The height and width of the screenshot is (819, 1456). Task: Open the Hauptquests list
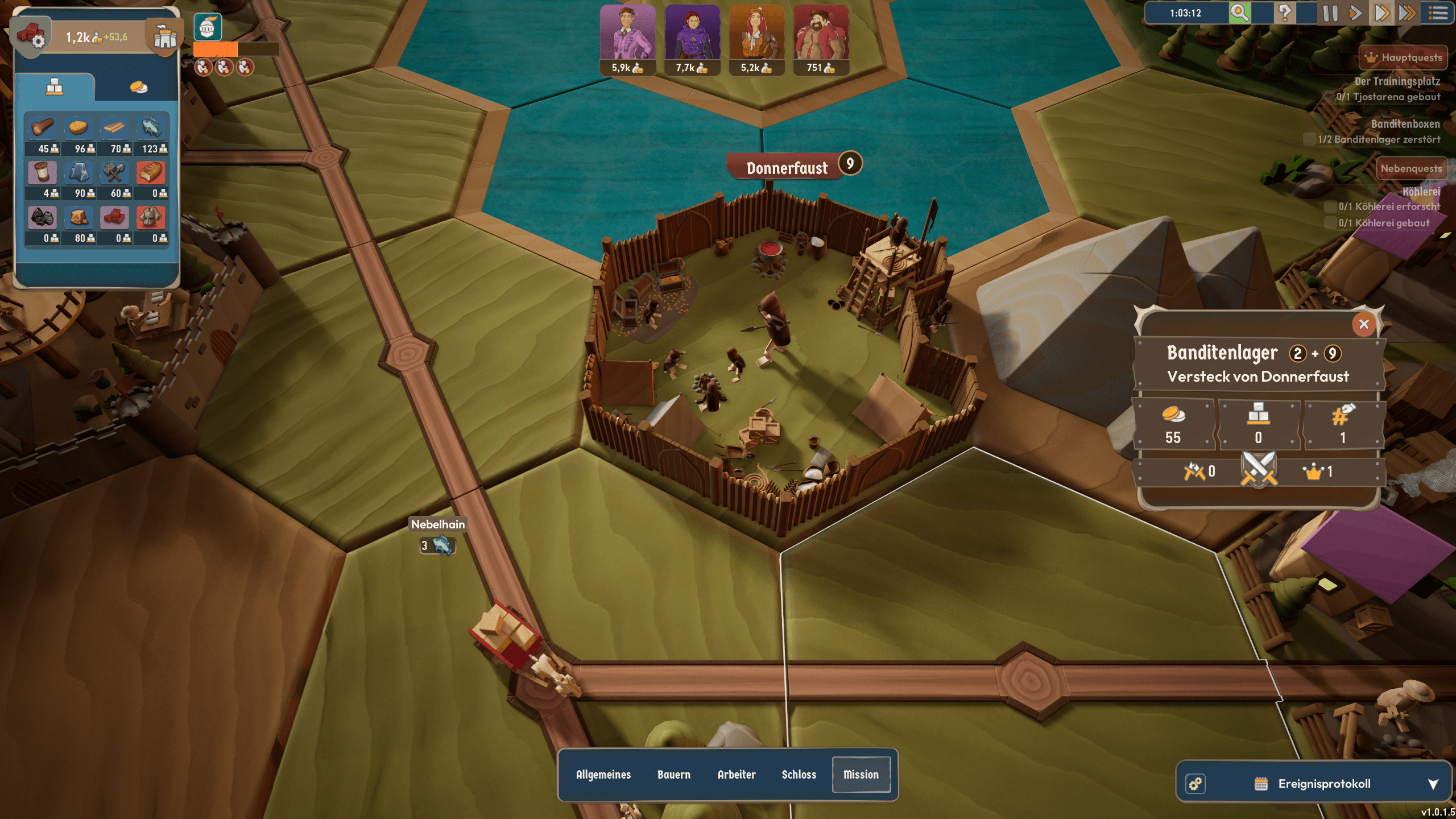1403,57
